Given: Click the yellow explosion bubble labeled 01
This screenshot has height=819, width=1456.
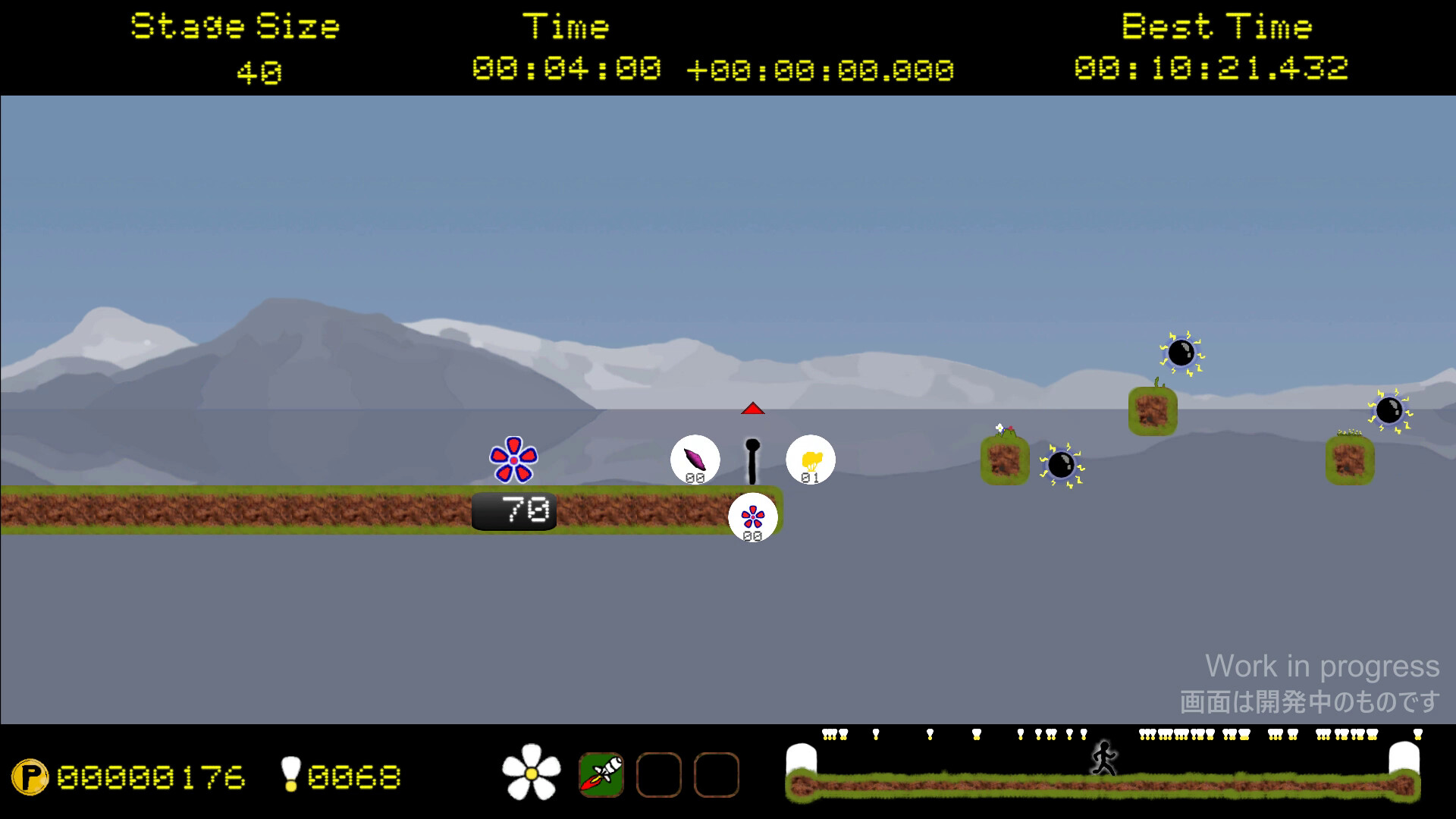Looking at the screenshot, I should click(x=810, y=459).
